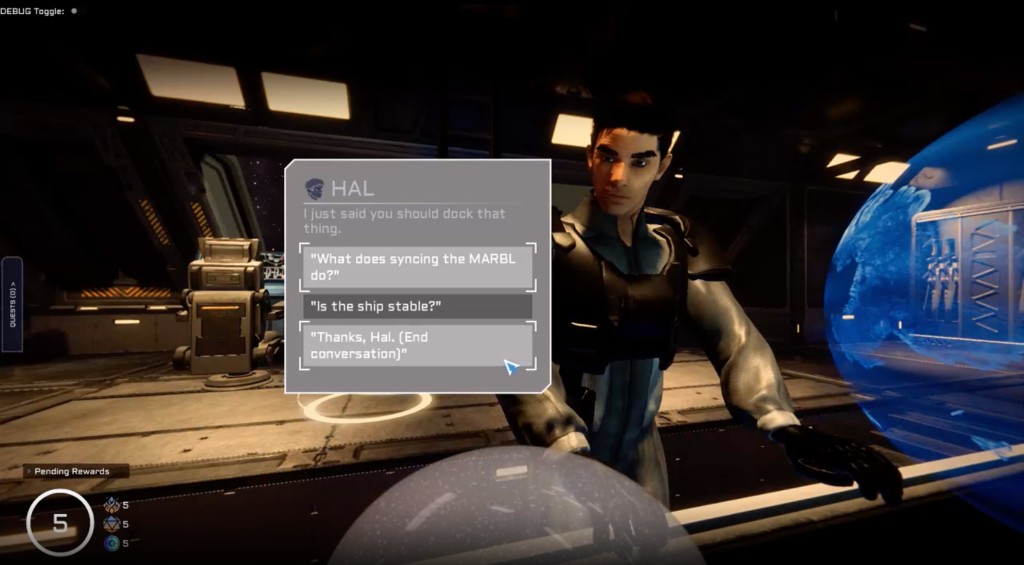The width and height of the screenshot is (1024, 565).
Task: Toggle the DEBUG option
Action: pyautogui.click(x=74, y=11)
